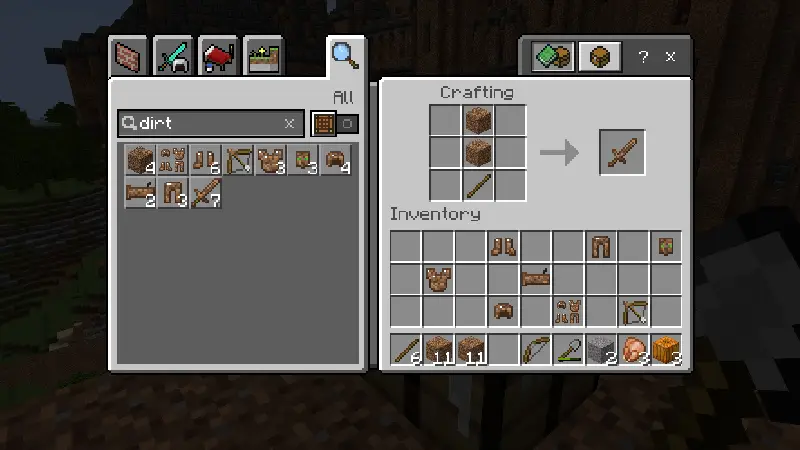
Task: Clear the search box with the x
Action: tap(290, 123)
